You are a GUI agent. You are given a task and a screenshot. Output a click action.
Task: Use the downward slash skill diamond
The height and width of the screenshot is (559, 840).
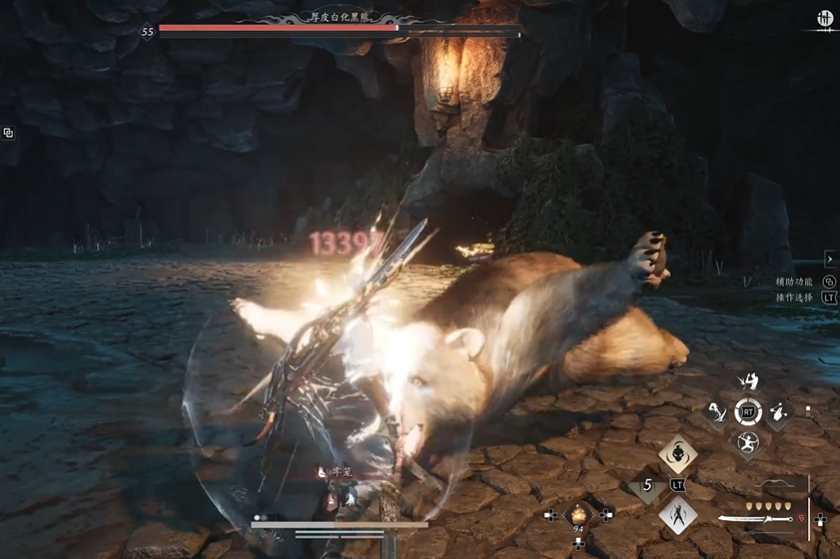pos(717,411)
